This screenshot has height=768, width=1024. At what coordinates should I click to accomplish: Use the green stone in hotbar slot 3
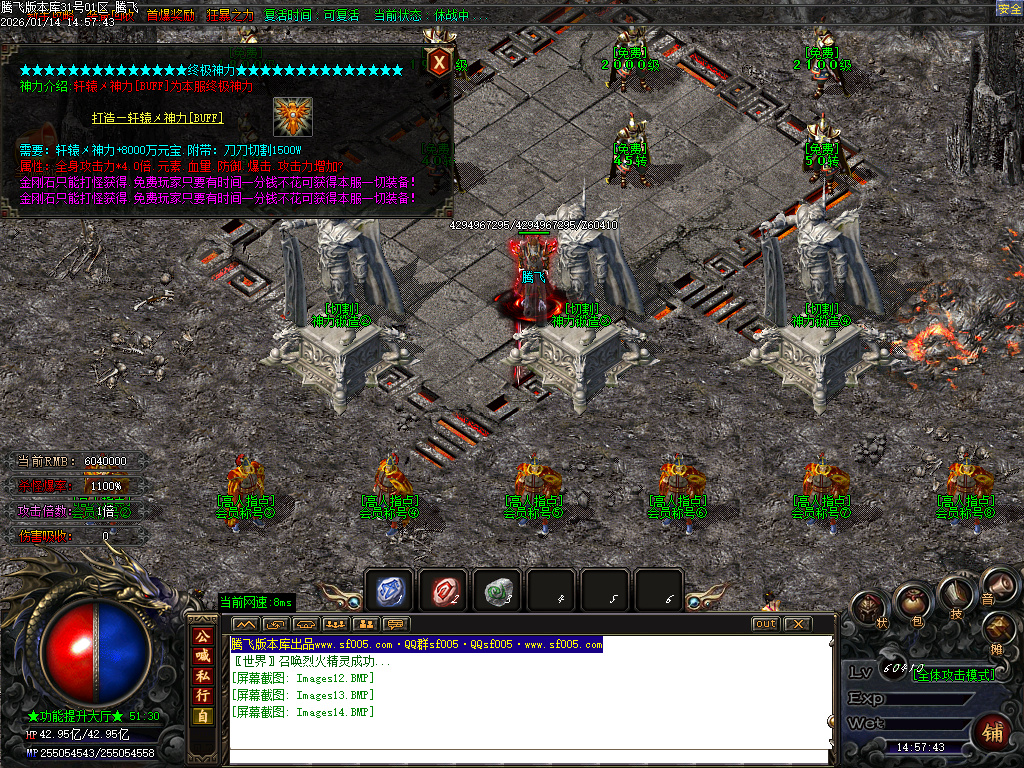coord(496,591)
